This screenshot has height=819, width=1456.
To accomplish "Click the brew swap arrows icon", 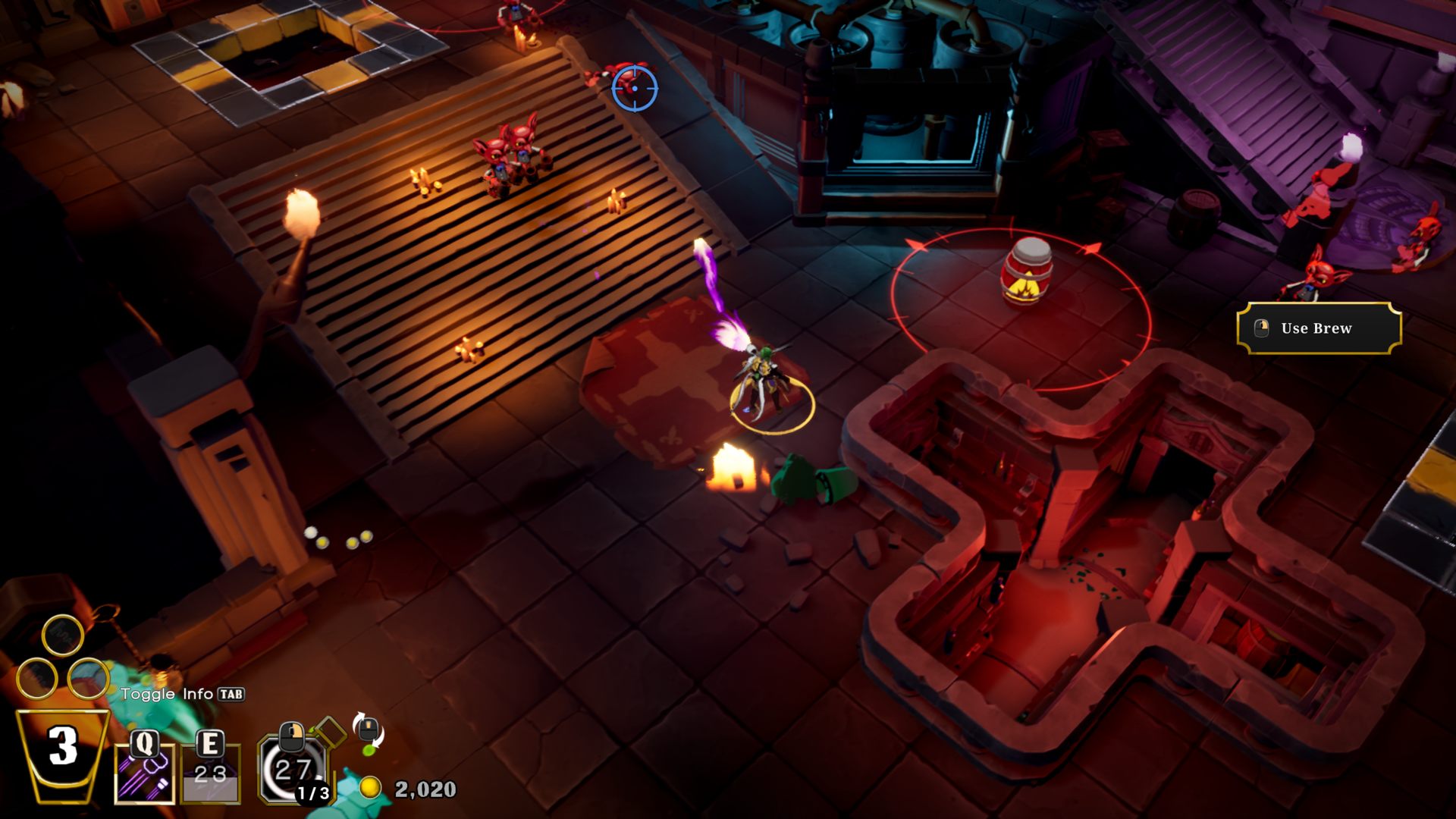I will coord(369,732).
